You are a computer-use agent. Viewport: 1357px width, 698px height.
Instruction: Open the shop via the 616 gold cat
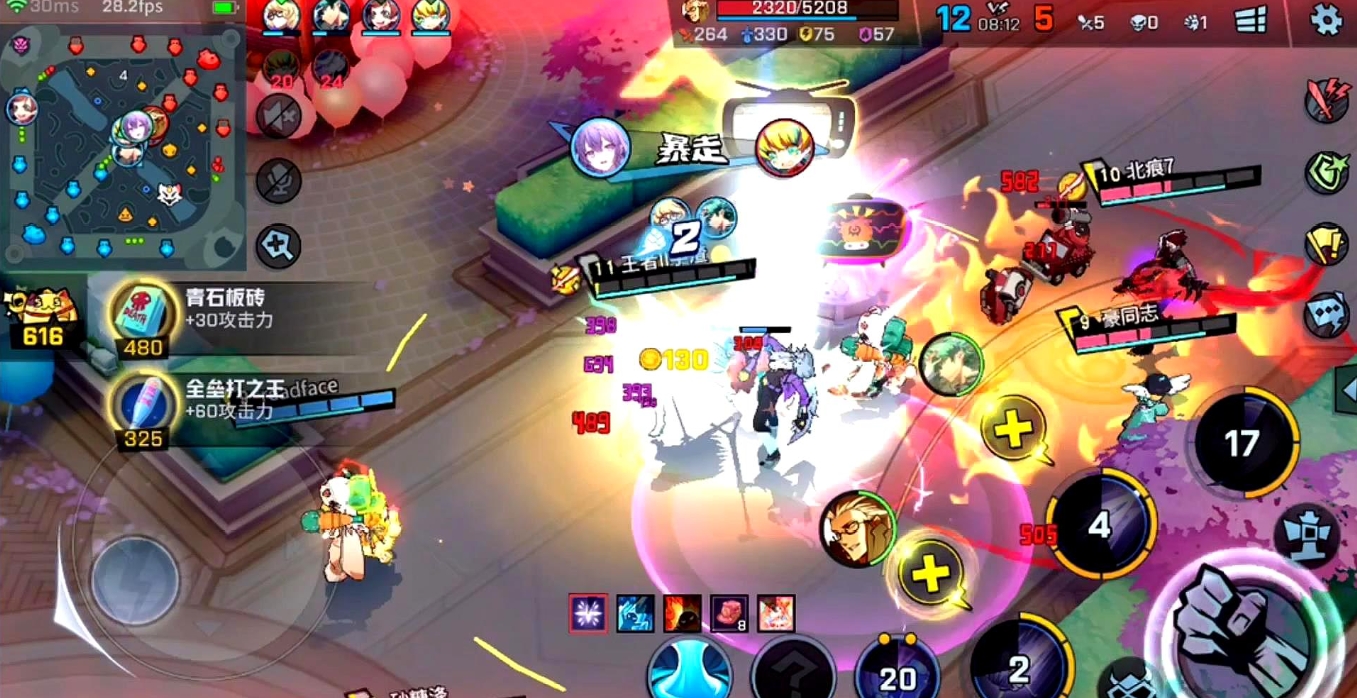[42, 318]
